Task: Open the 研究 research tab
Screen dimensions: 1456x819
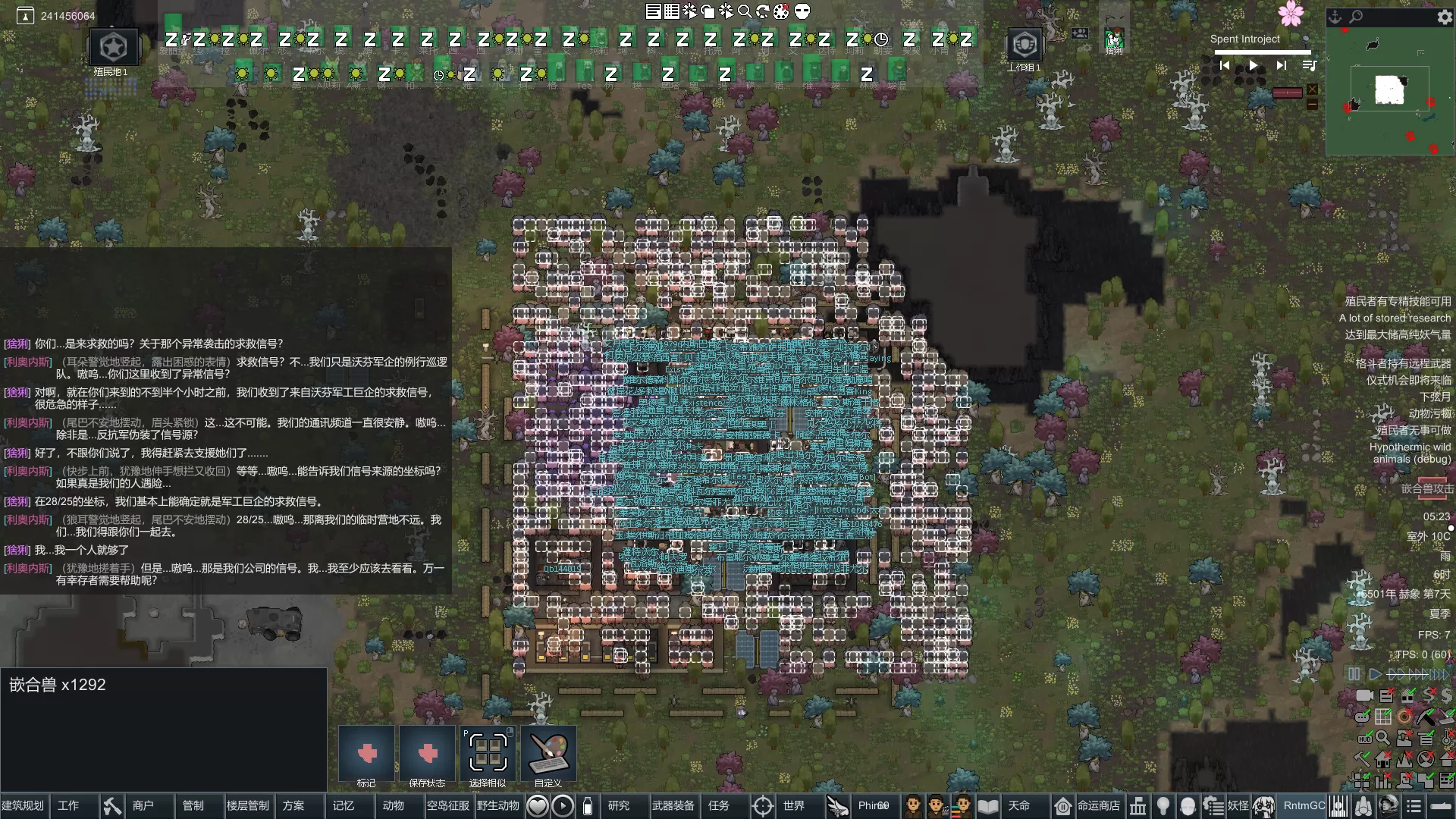Action: [619, 805]
